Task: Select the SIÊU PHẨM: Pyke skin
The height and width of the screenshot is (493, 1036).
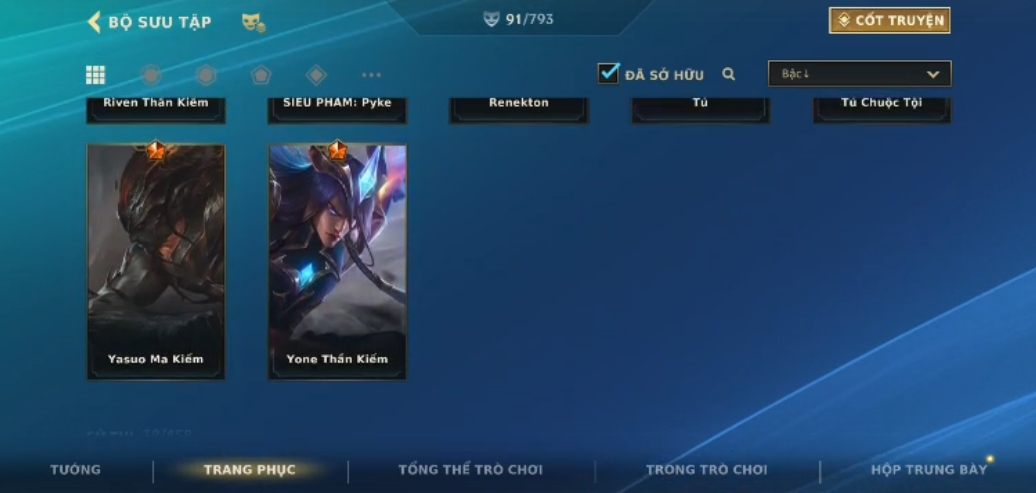Action: [337, 108]
